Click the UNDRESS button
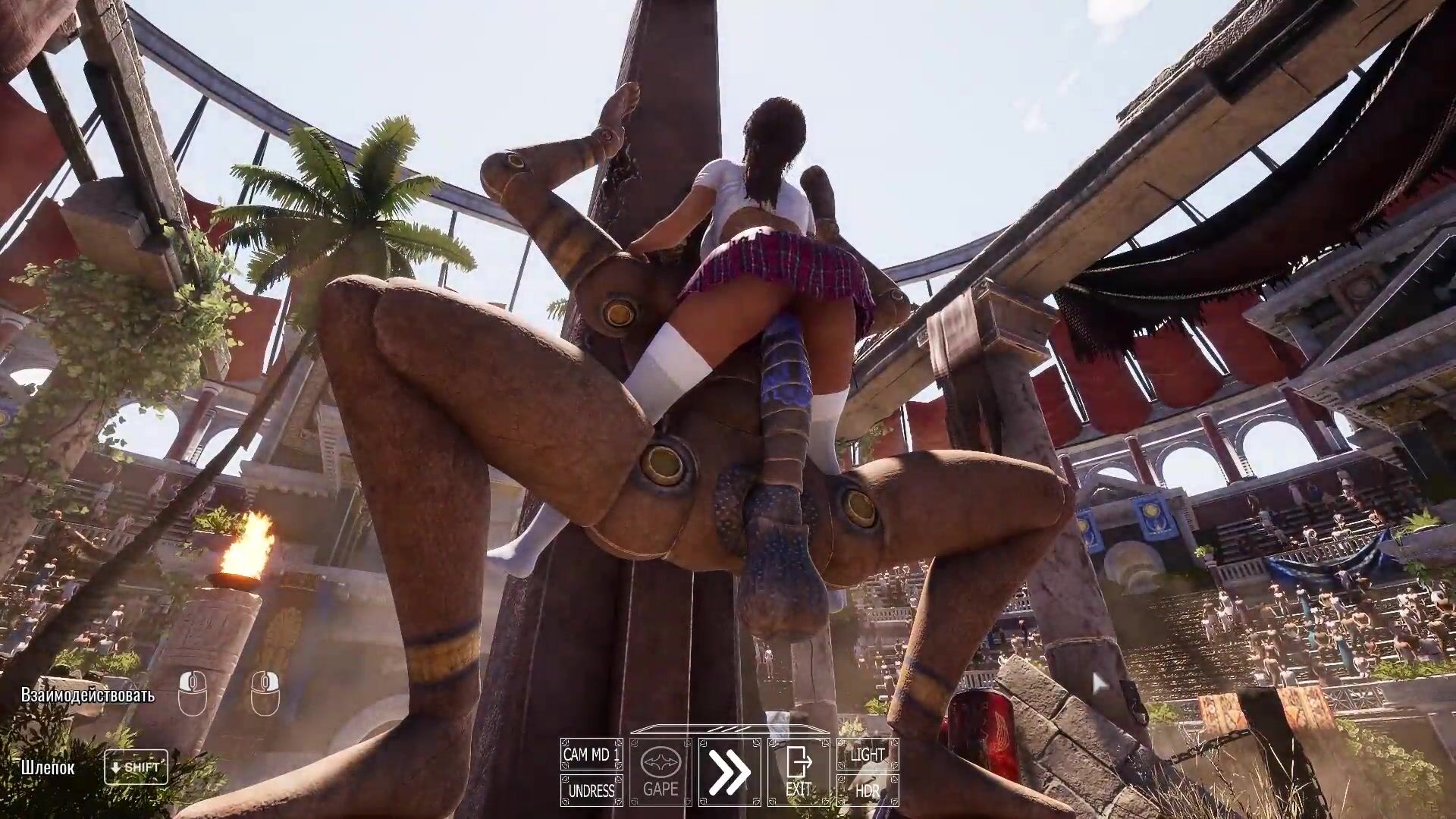Viewport: 1456px width, 819px height. coord(591,791)
